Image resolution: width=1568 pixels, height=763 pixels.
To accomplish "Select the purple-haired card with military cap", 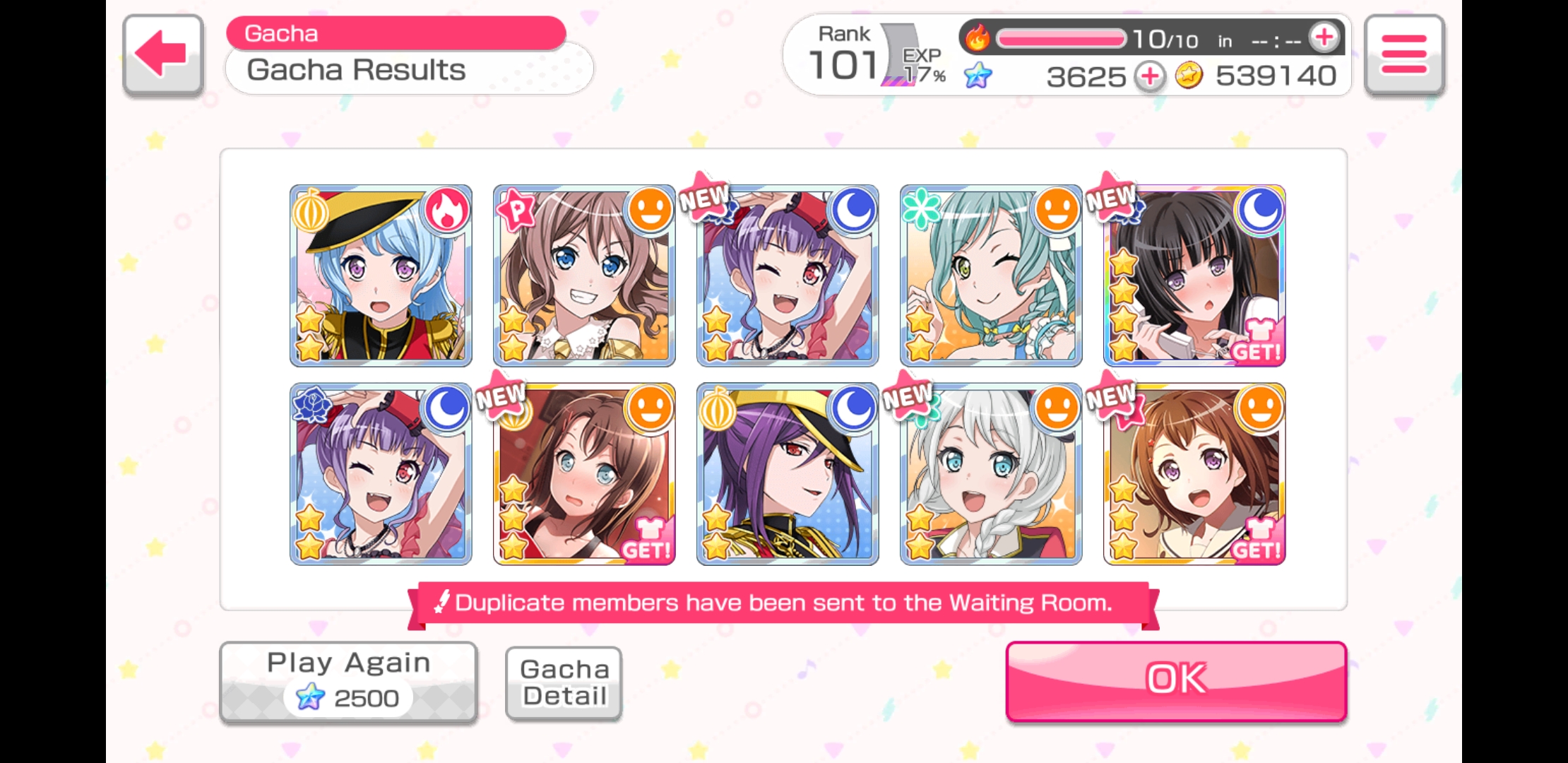I will (788, 474).
